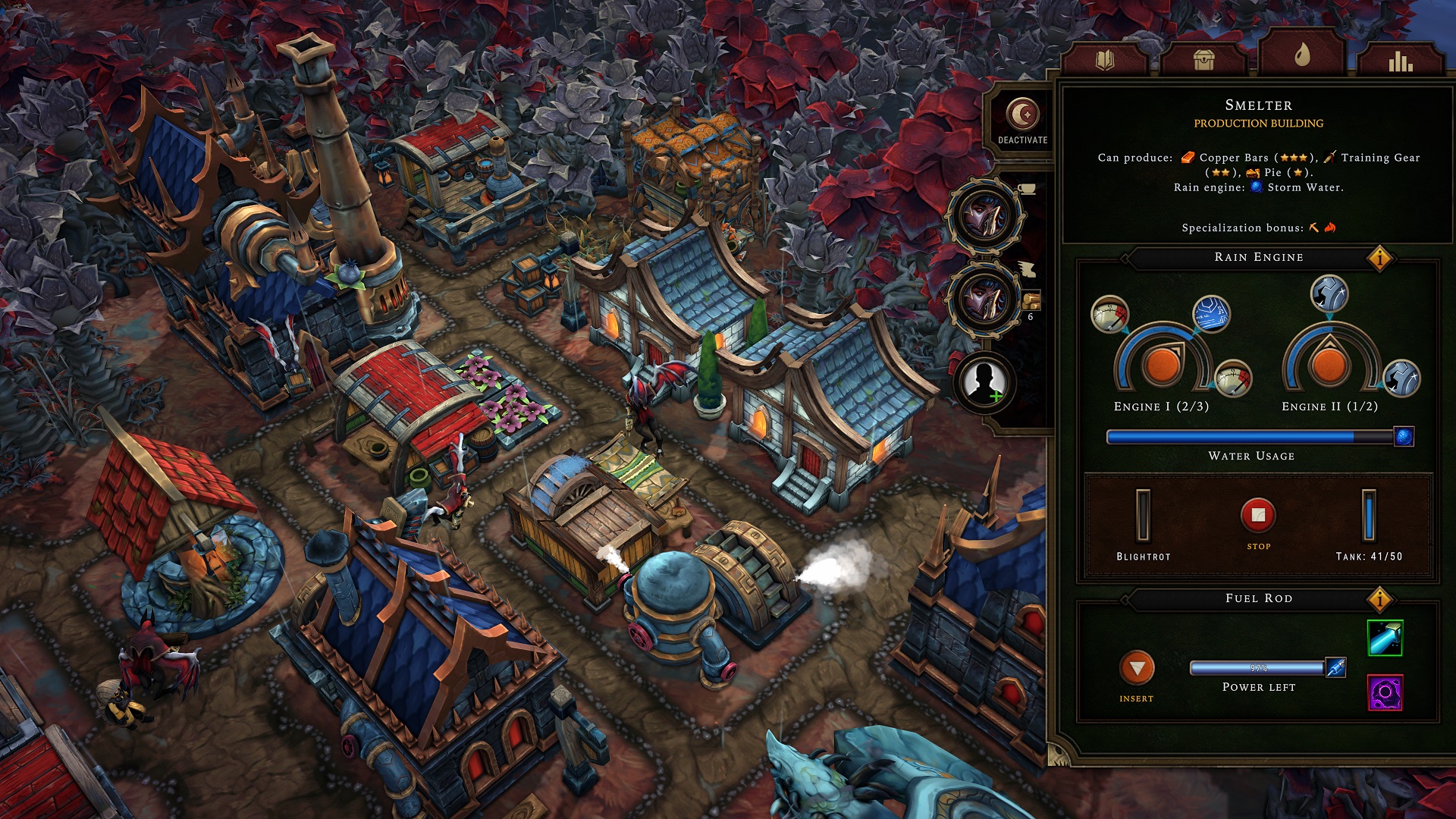The width and height of the screenshot is (1456, 819).
Task: Toggle the Engine I orange button
Action: tap(1162, 365)
